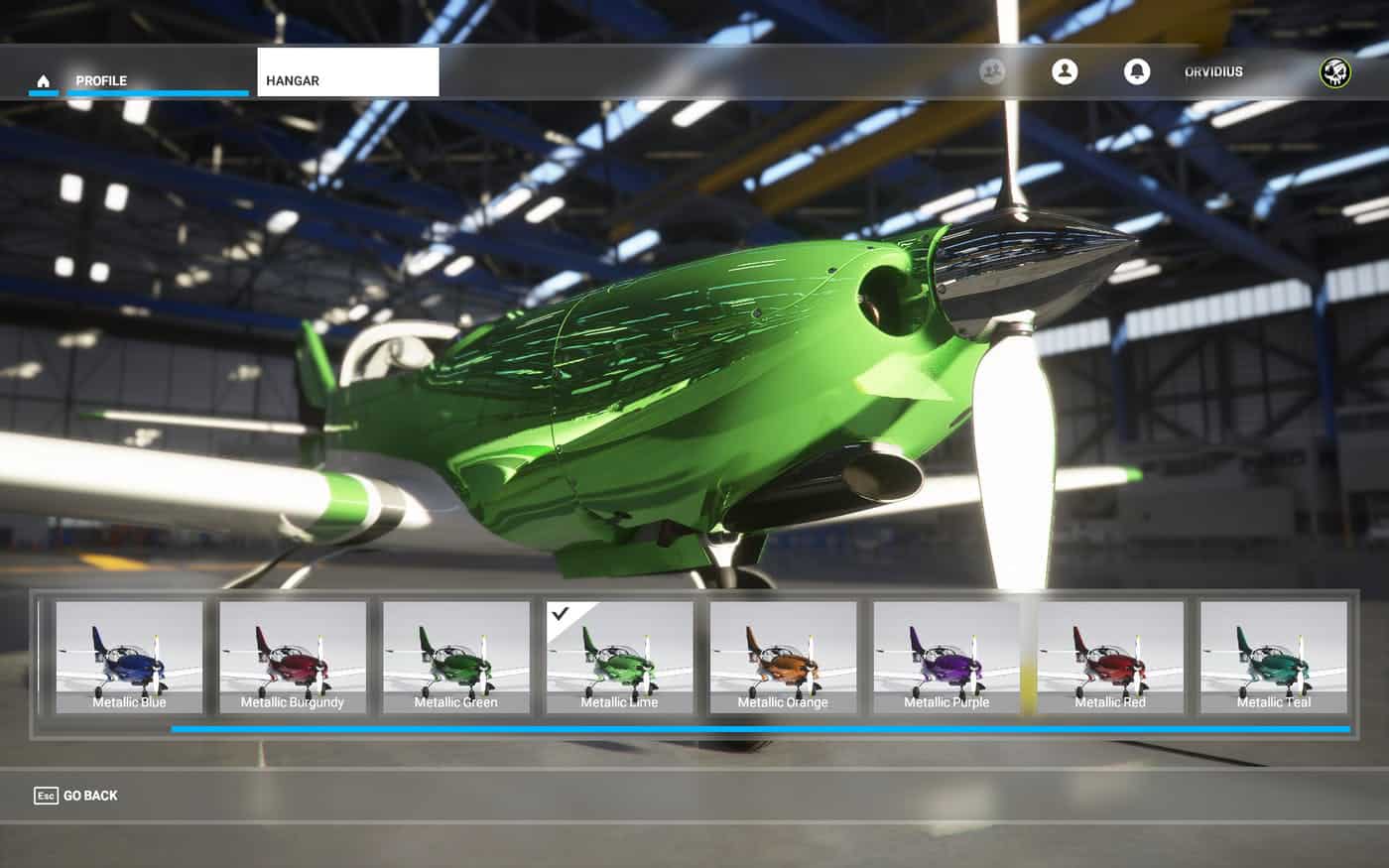Click the blue livery list scrollbar
Image resolution: width=1389 pixels, height=868 pixels.
click(x=760, y=729)
